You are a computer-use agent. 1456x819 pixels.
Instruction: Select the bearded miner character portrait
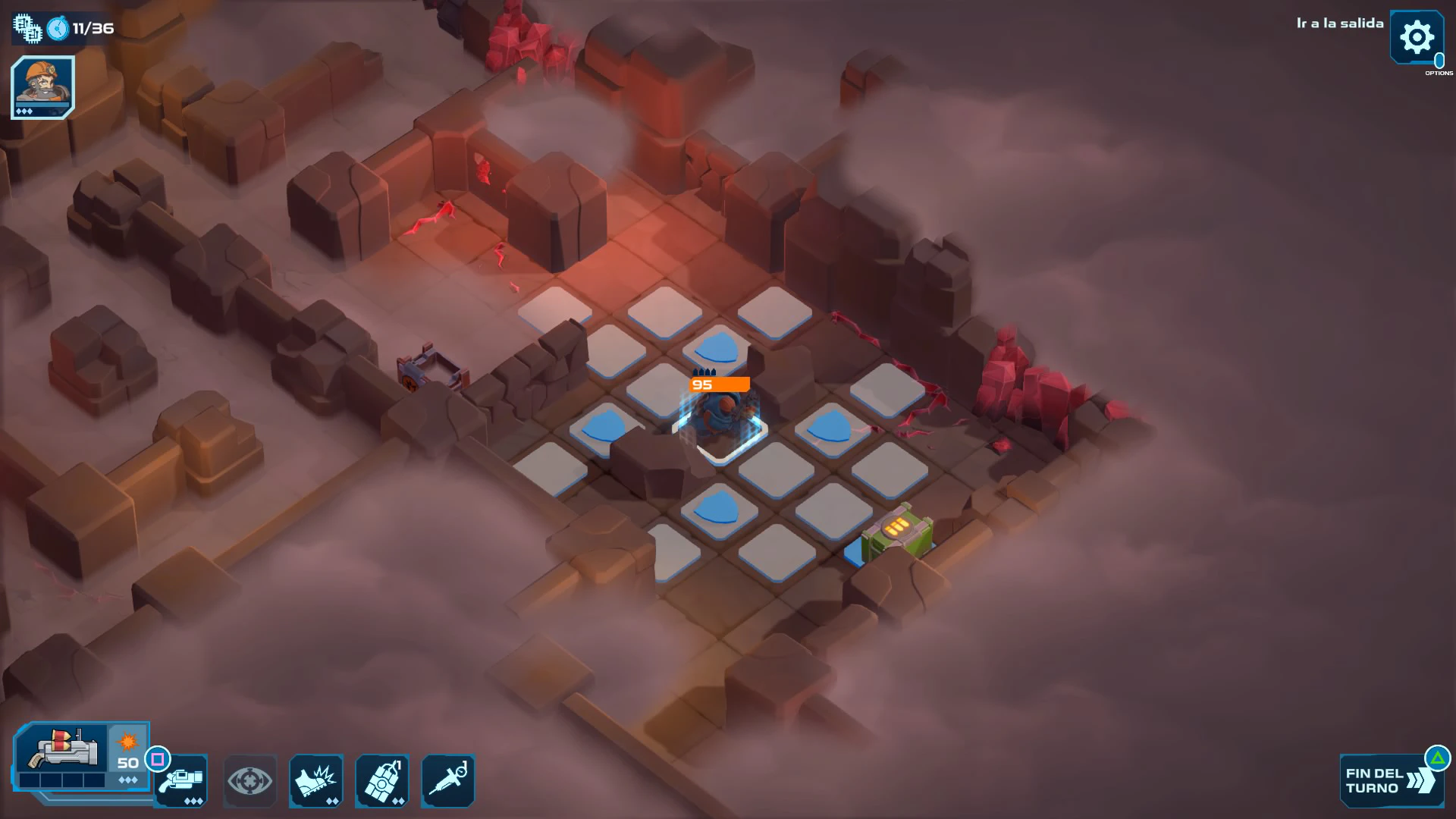point(42,86)
